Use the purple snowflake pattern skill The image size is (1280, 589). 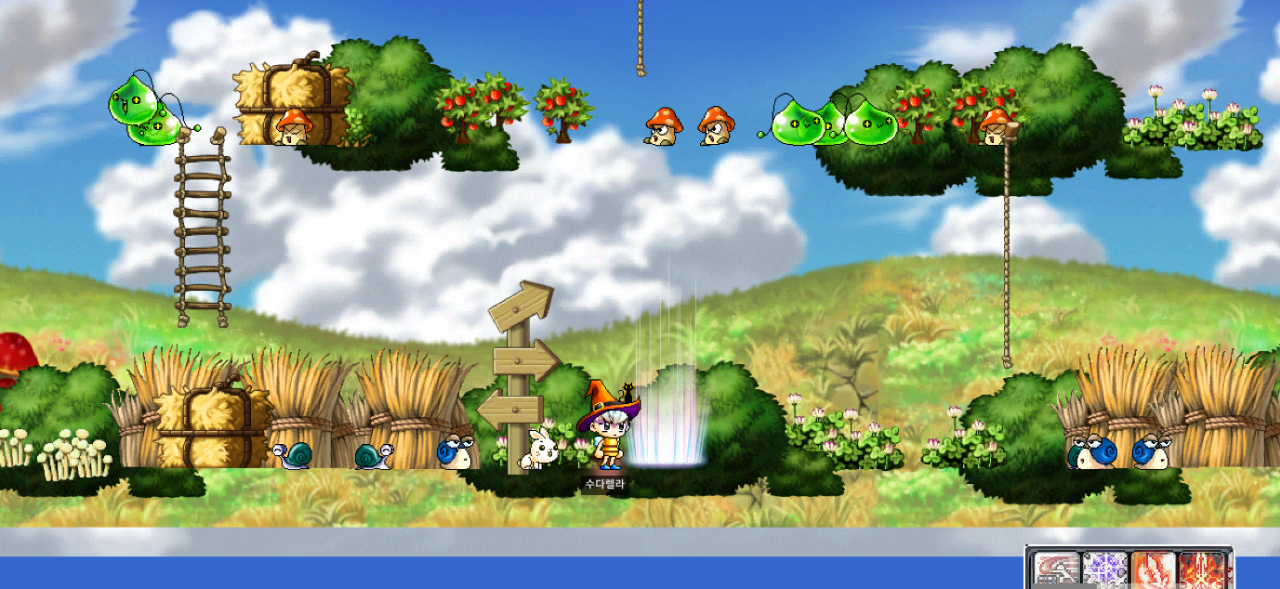(x=1104, y=571)
